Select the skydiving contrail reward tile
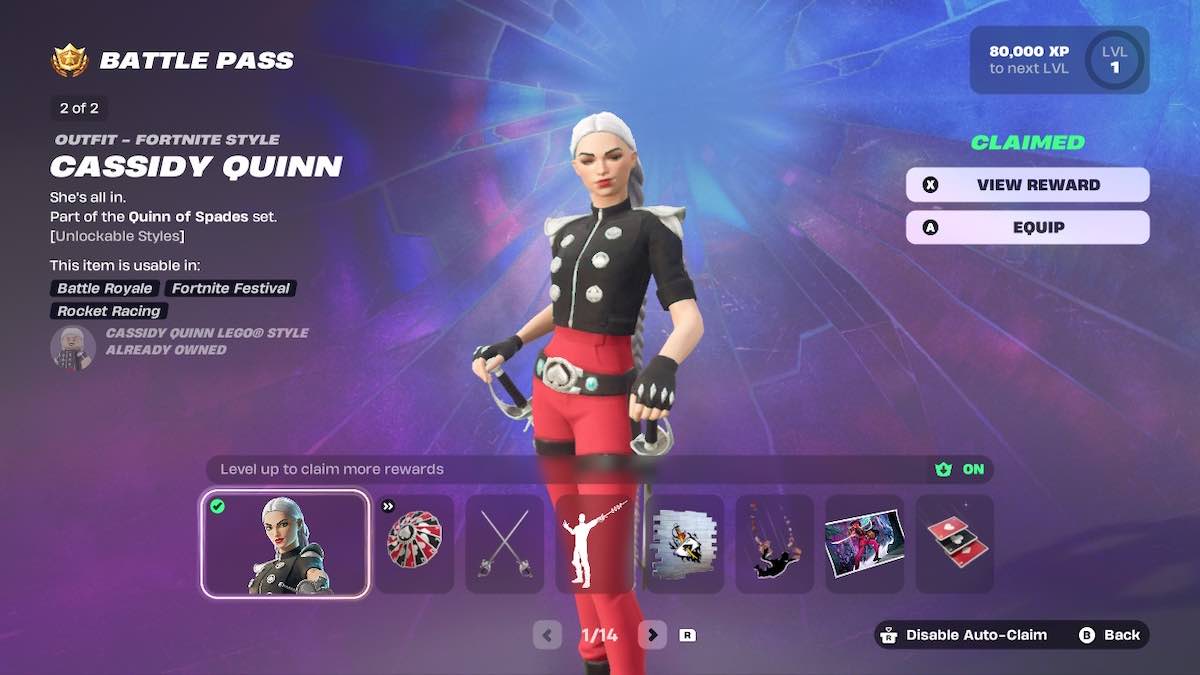This screenshot has height=675, width=1200. coord(775,544)
